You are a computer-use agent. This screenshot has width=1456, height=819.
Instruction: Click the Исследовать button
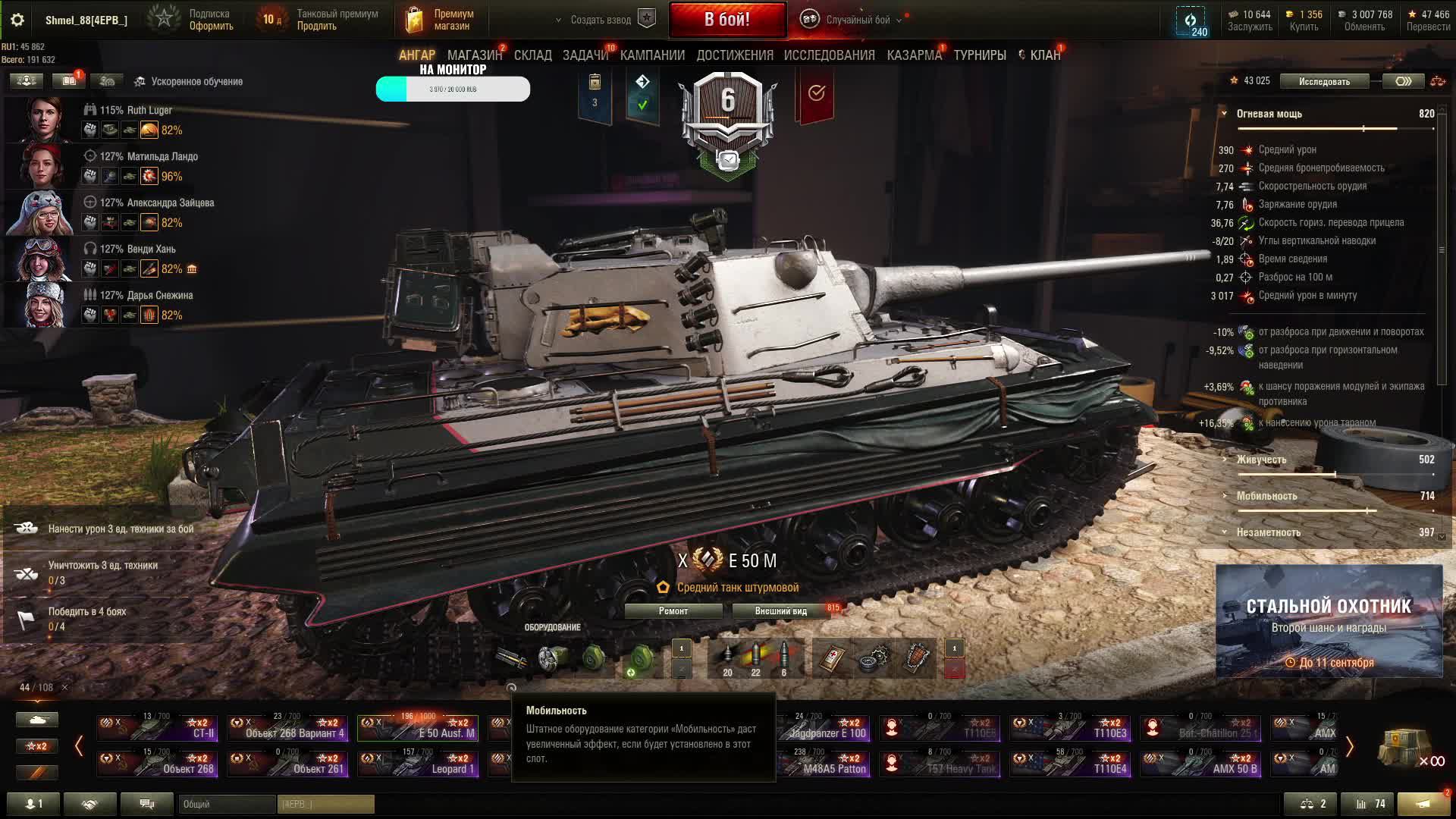(1324, 81)
